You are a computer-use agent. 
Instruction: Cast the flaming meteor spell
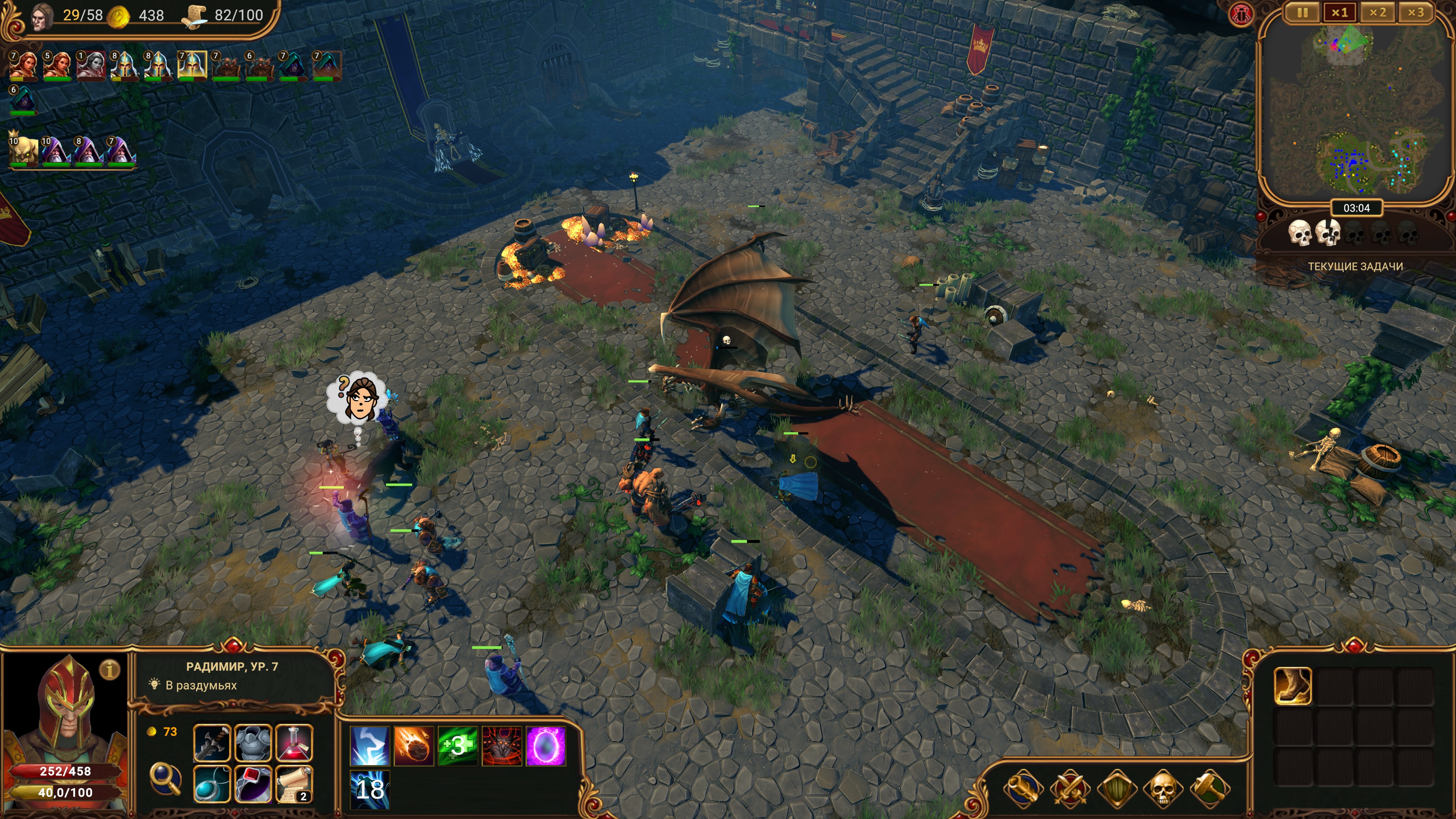pyautogui.click(x=414, y=746)
